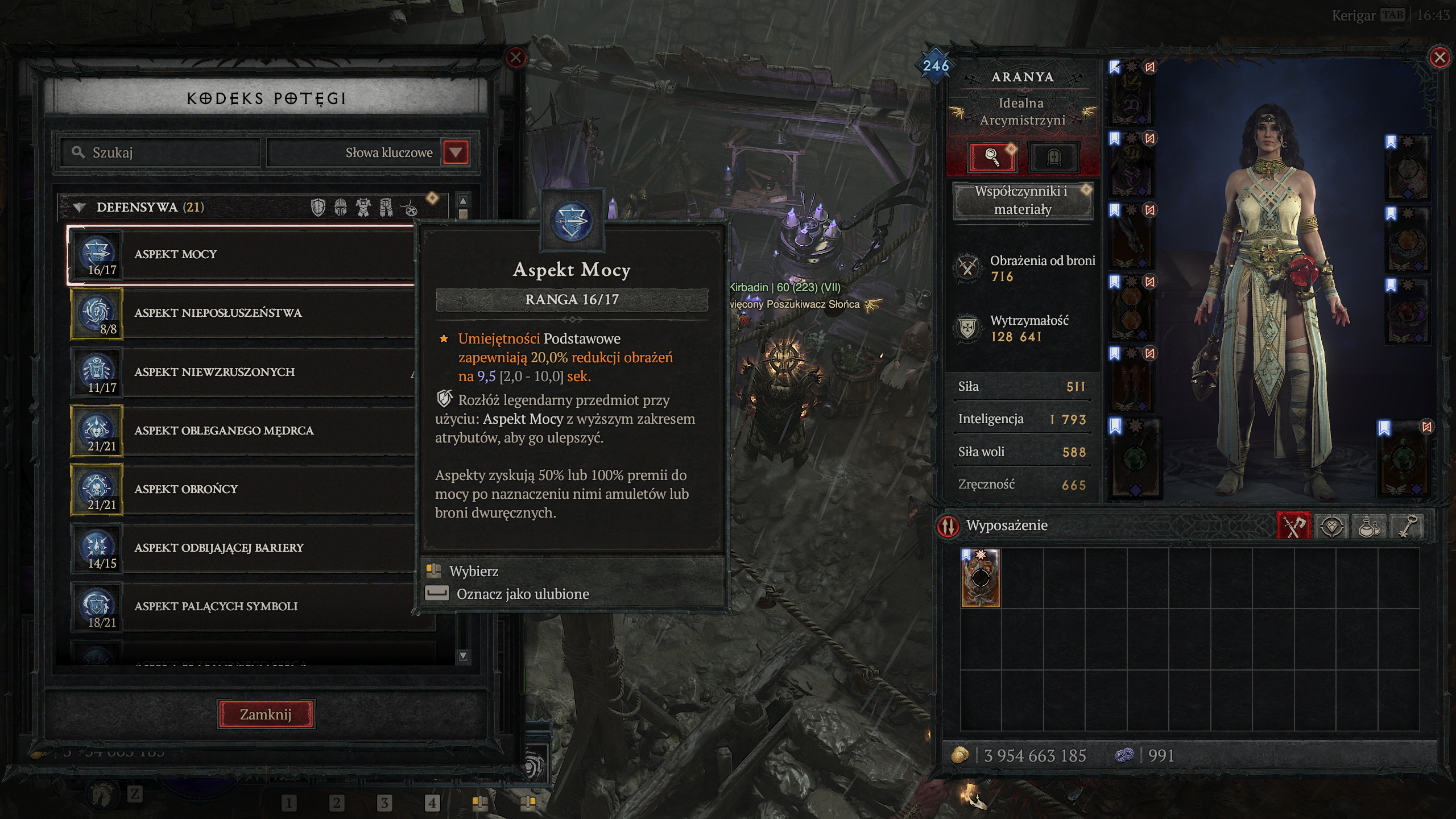Close the Kodeks Potęgi window
The height and width of the screenshot is (819, 1456).
(x=516, y=58)
